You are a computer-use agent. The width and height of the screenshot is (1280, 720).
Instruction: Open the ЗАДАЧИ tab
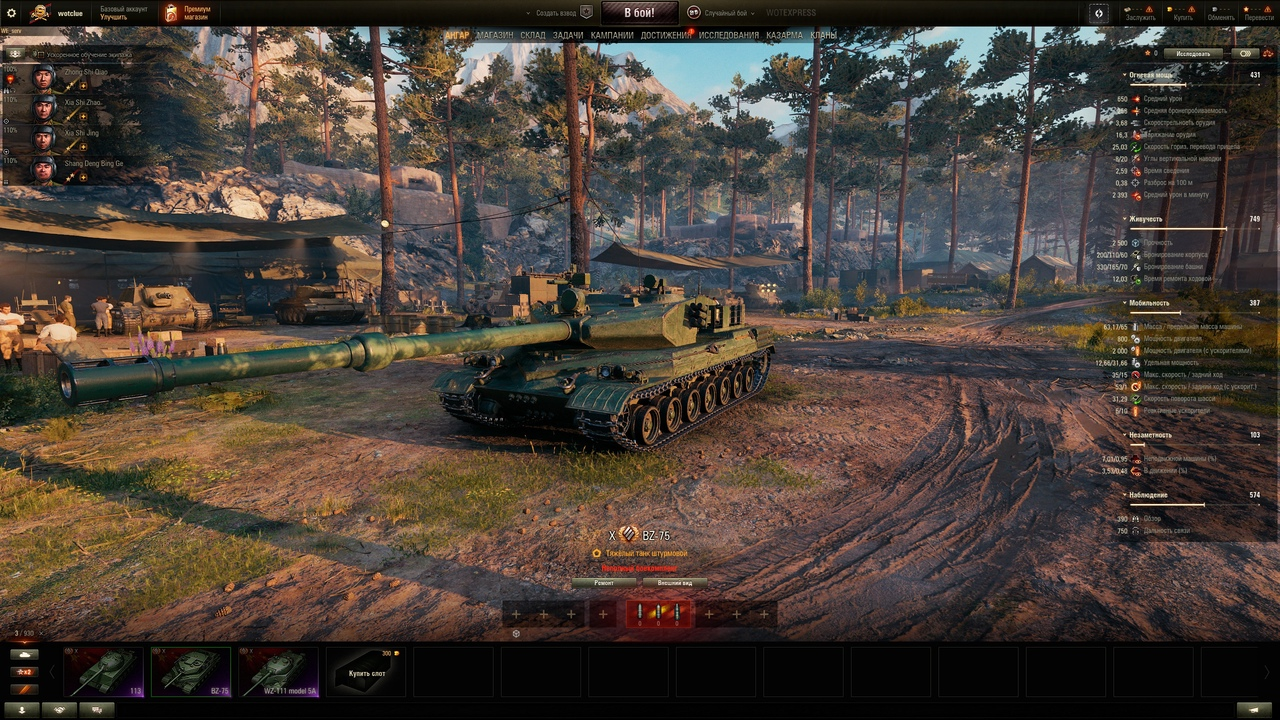tap(568, 35)
